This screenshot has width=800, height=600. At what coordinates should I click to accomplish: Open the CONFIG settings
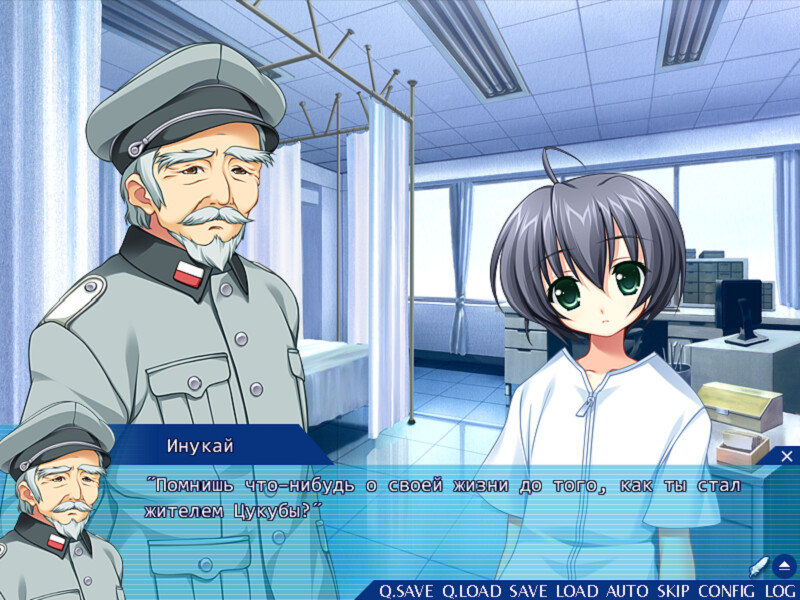727,591
